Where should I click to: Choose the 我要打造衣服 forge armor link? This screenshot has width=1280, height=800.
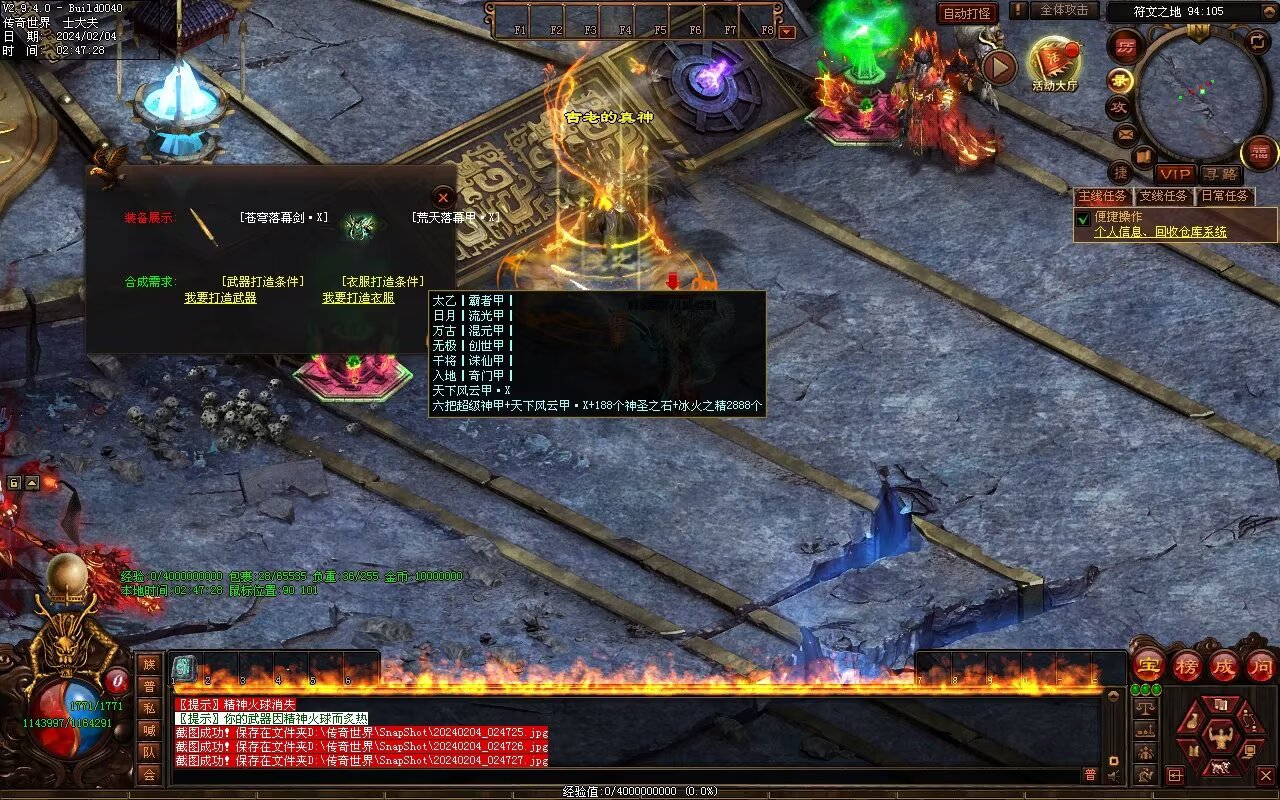358,298
